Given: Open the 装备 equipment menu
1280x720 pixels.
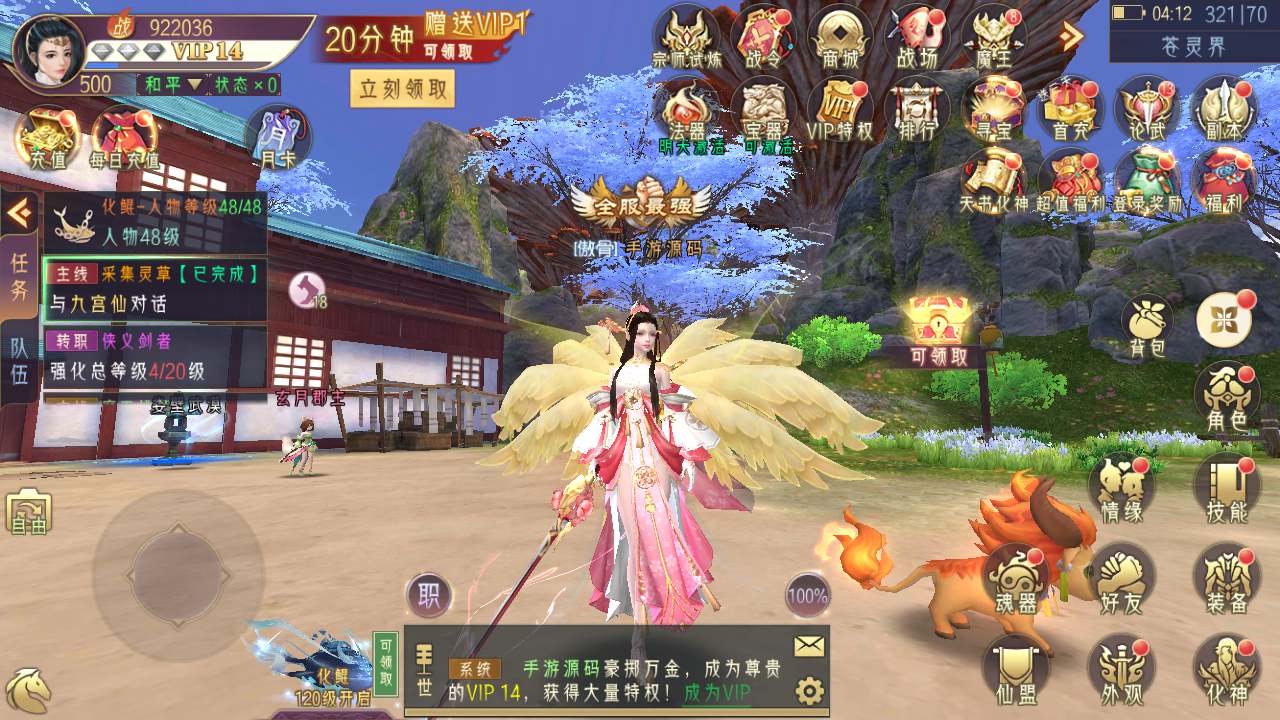Looking at the screenshot, I should click(1226, 578).
